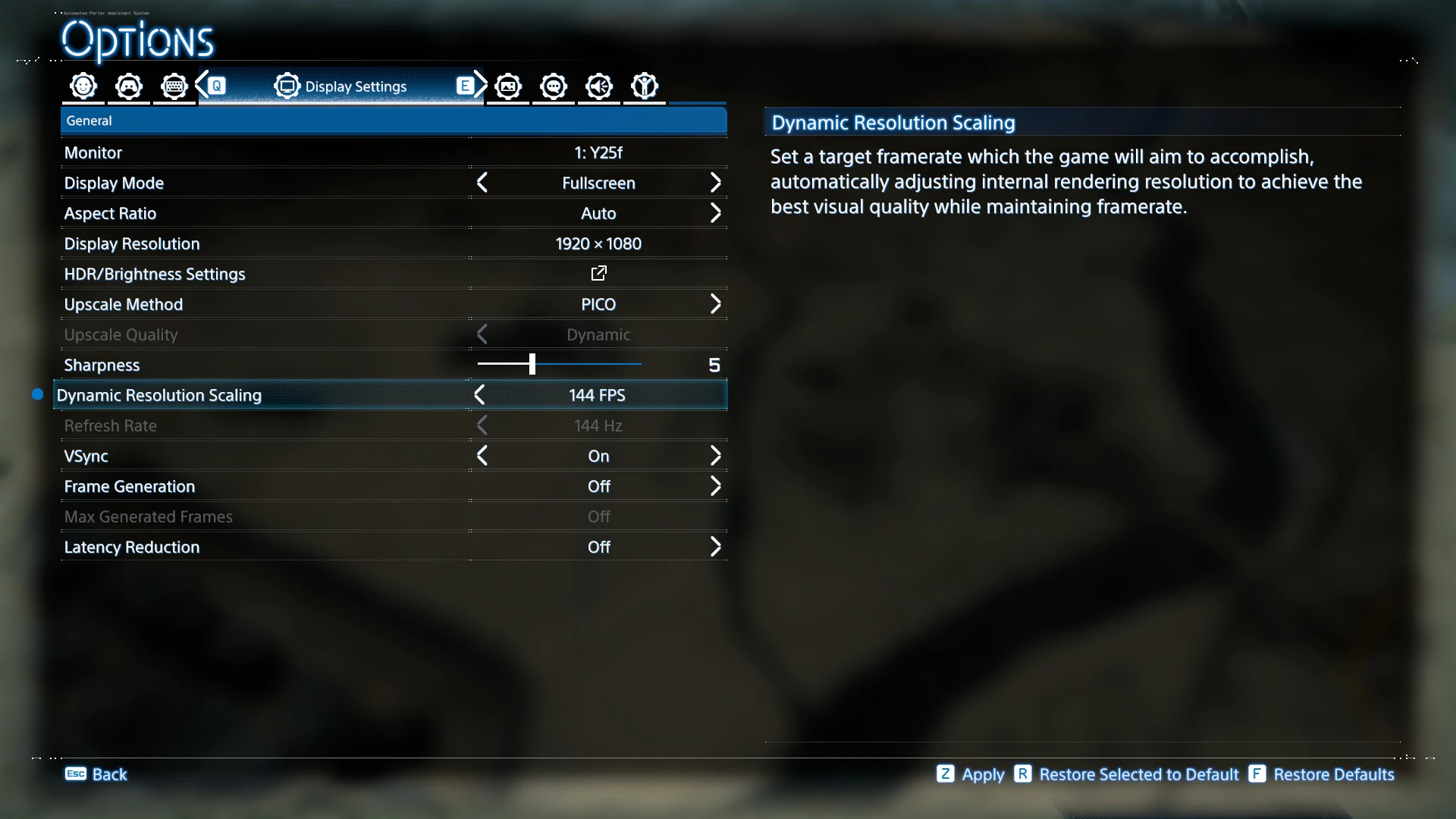This screenshot has height=819, width=1456.
Task: Open the accessibility figure settings tab
Action: pos(645,86)
